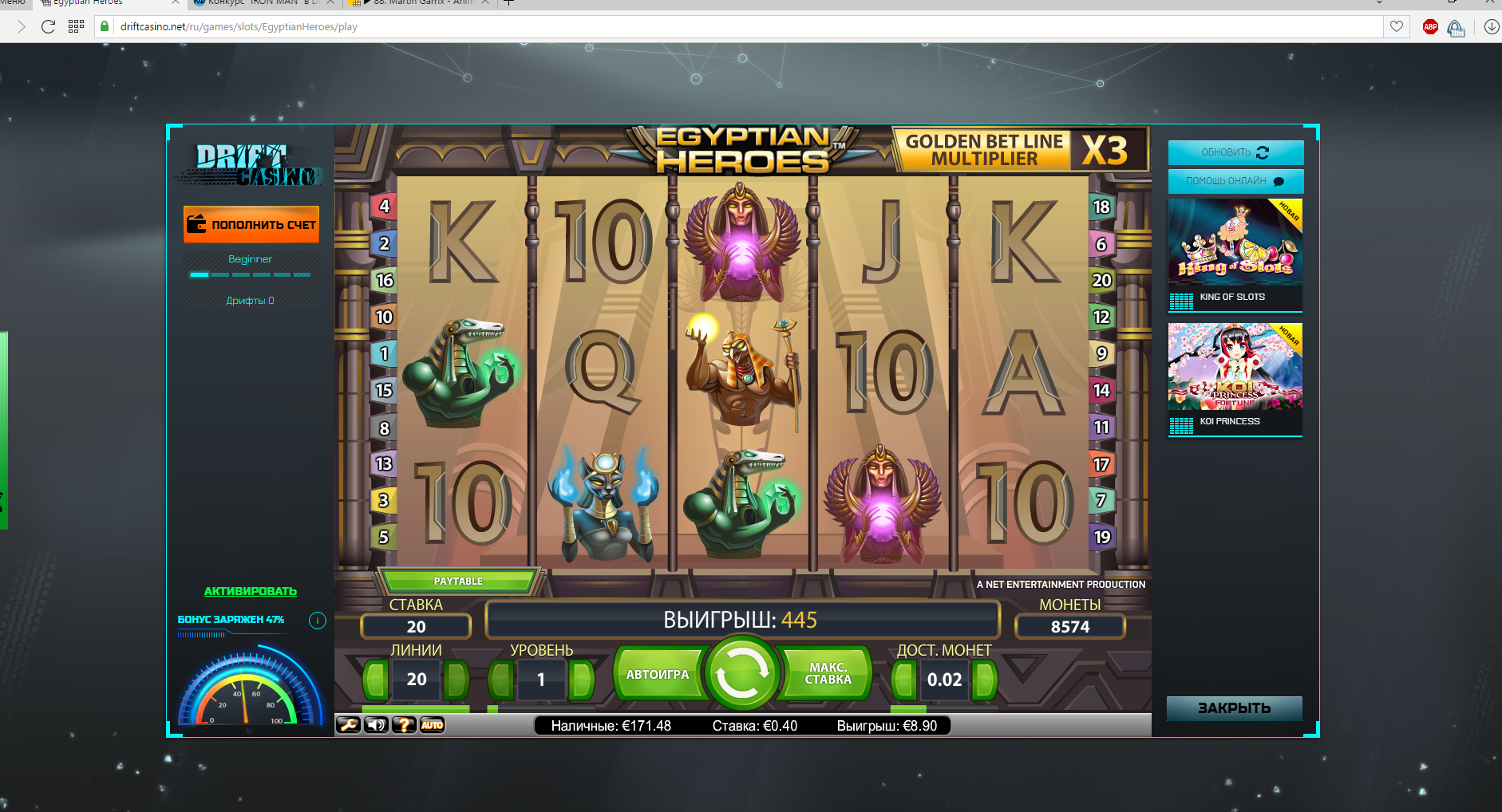The image size is (1502, 812).
Task: Refresh the game with ОБНОВИТЬ button
Action: (x=1235, y=152)
